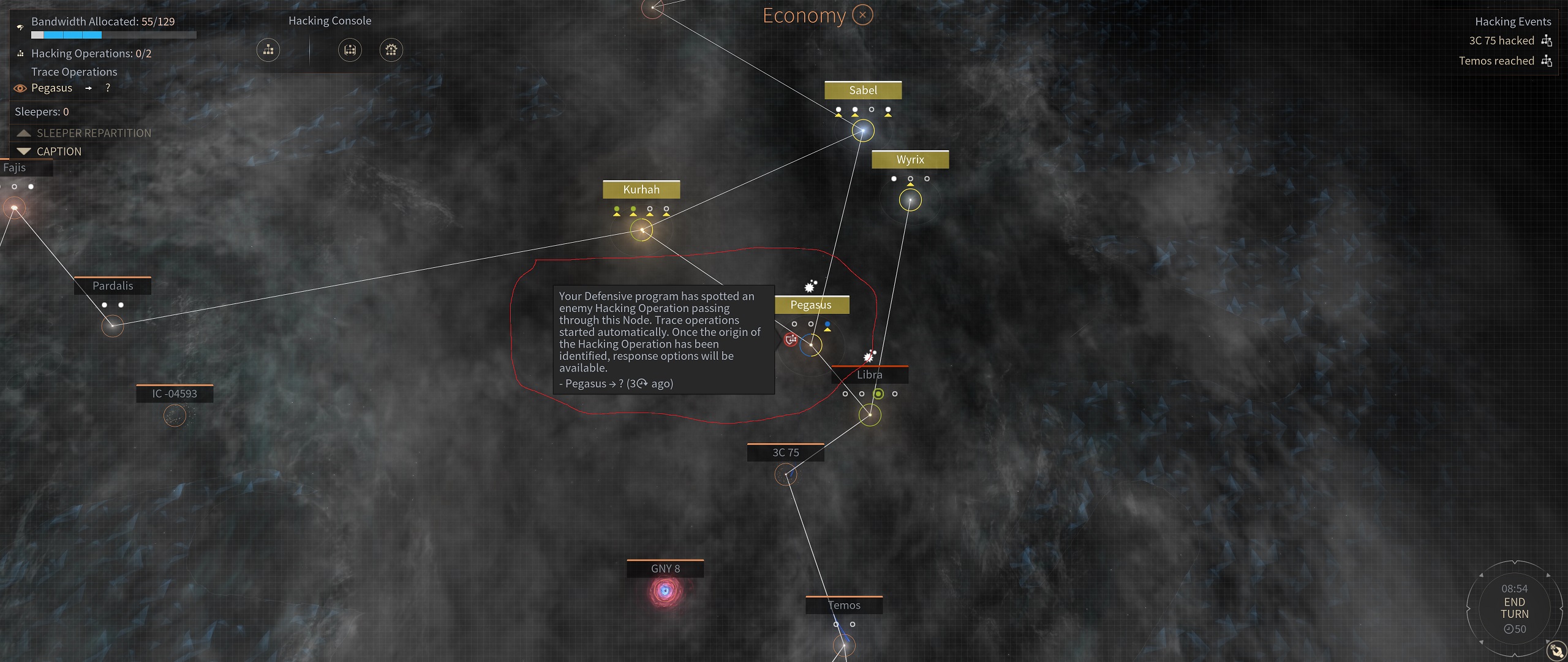The image size is (1568, 662).
Task: Select the Wyrix system label
Action: pyautogui.click(x=910, y=160)
